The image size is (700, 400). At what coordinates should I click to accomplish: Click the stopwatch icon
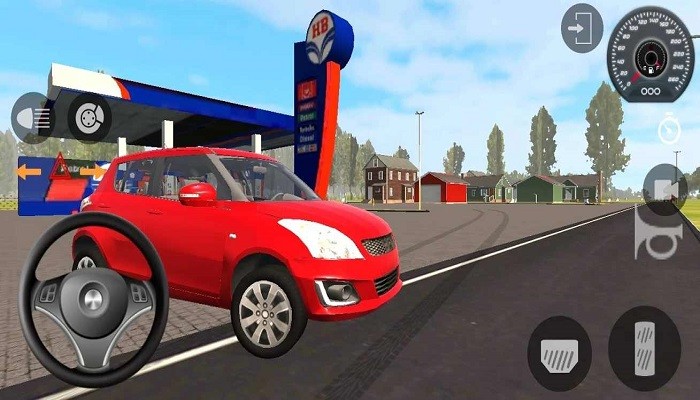point(668,129)
